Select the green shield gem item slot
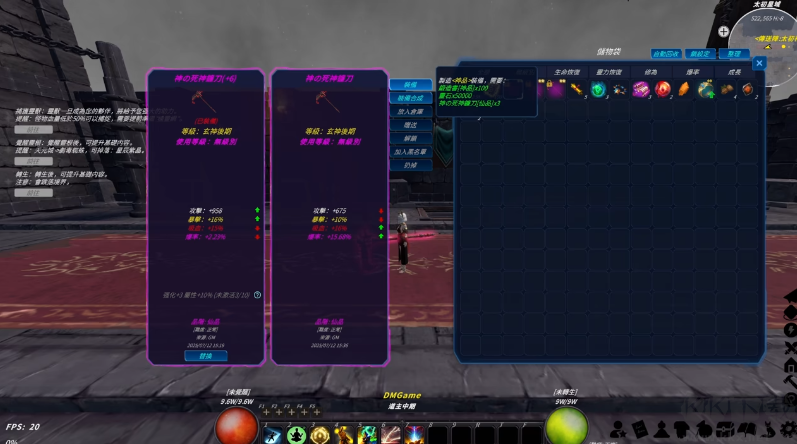This screenshot has height=444, width=797. click(x=599, y=90)
